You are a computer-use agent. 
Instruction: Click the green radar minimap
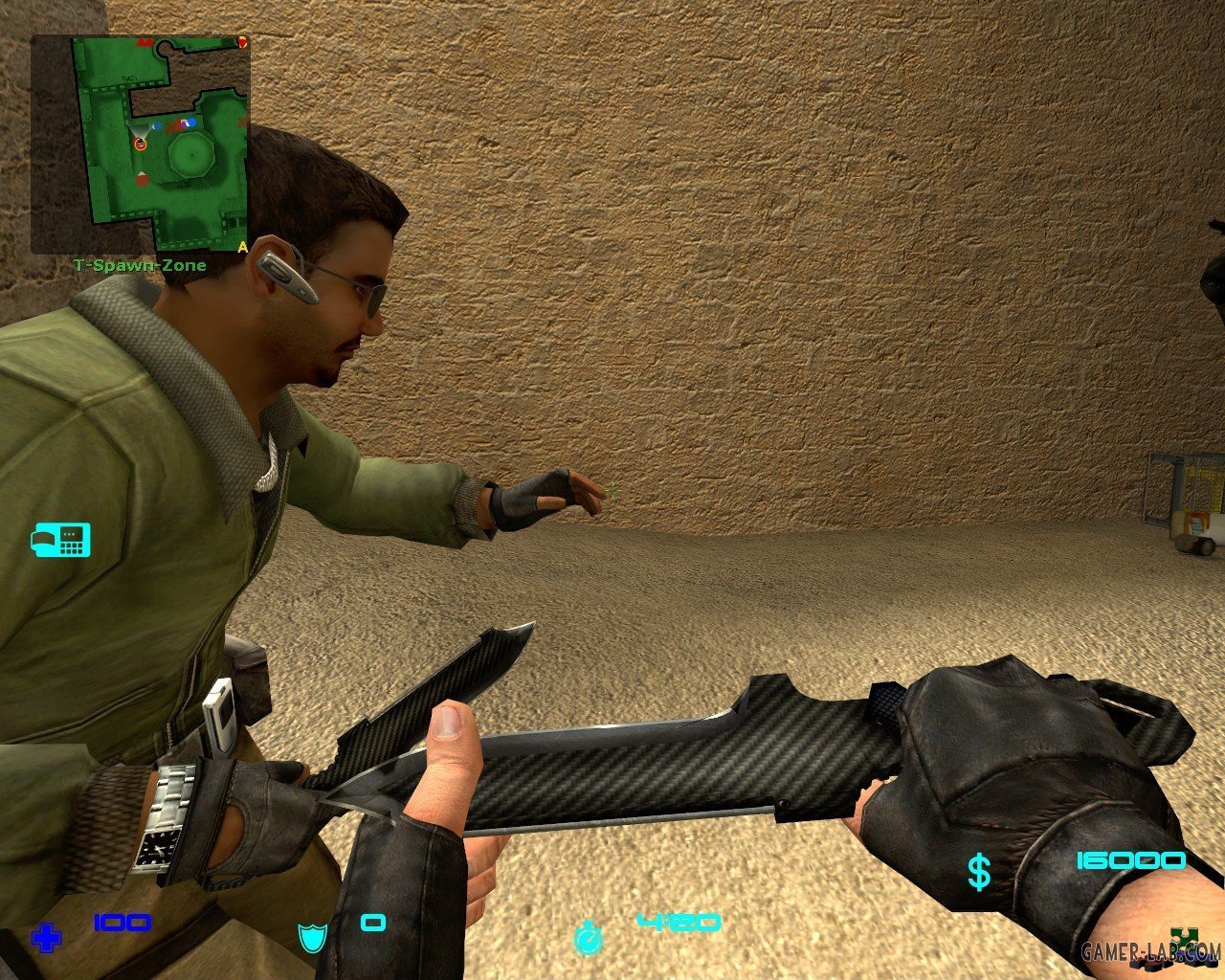point(141,144)
